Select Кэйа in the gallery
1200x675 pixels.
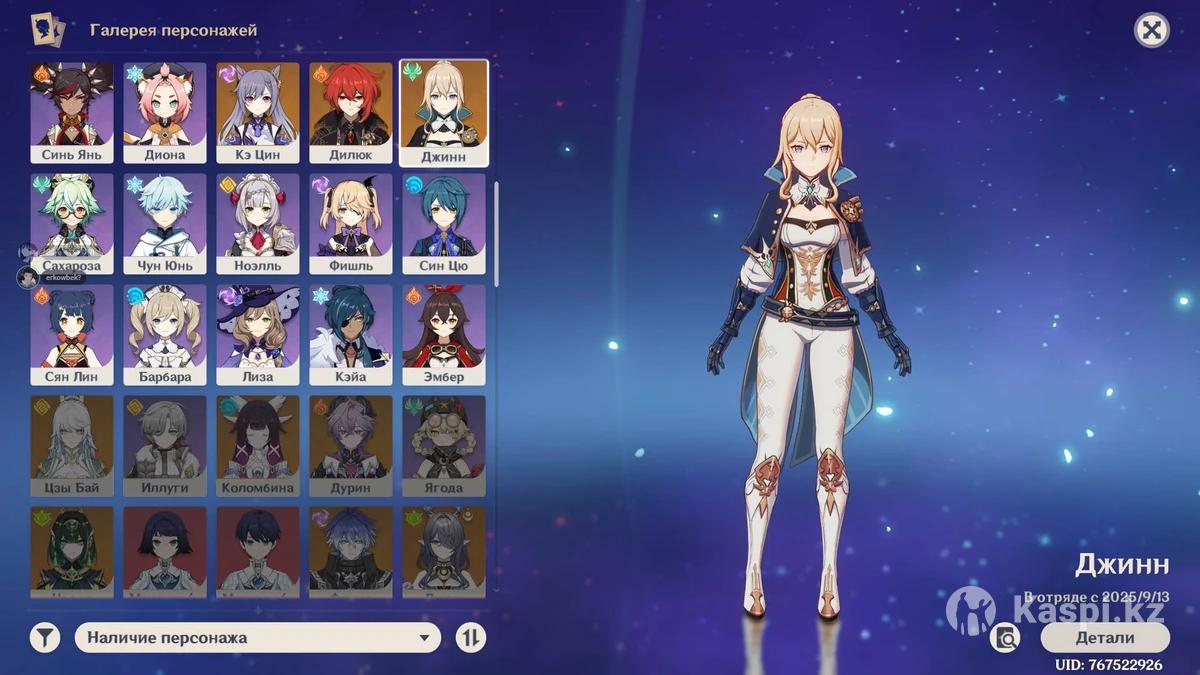[350, 335]
